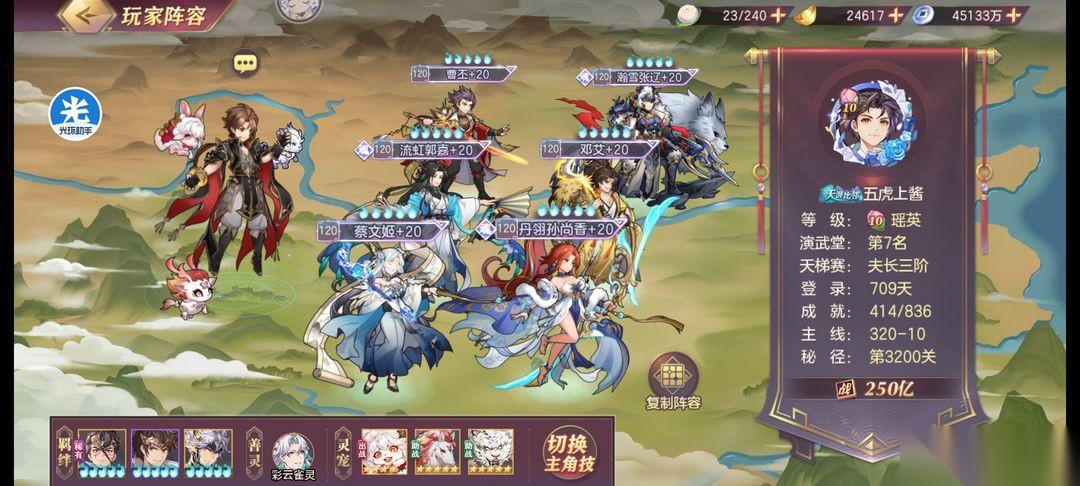
Task: Select hero 流虹郭嘉+20 in the lineup
Action: pyautogui.click(x=427, y=190)
